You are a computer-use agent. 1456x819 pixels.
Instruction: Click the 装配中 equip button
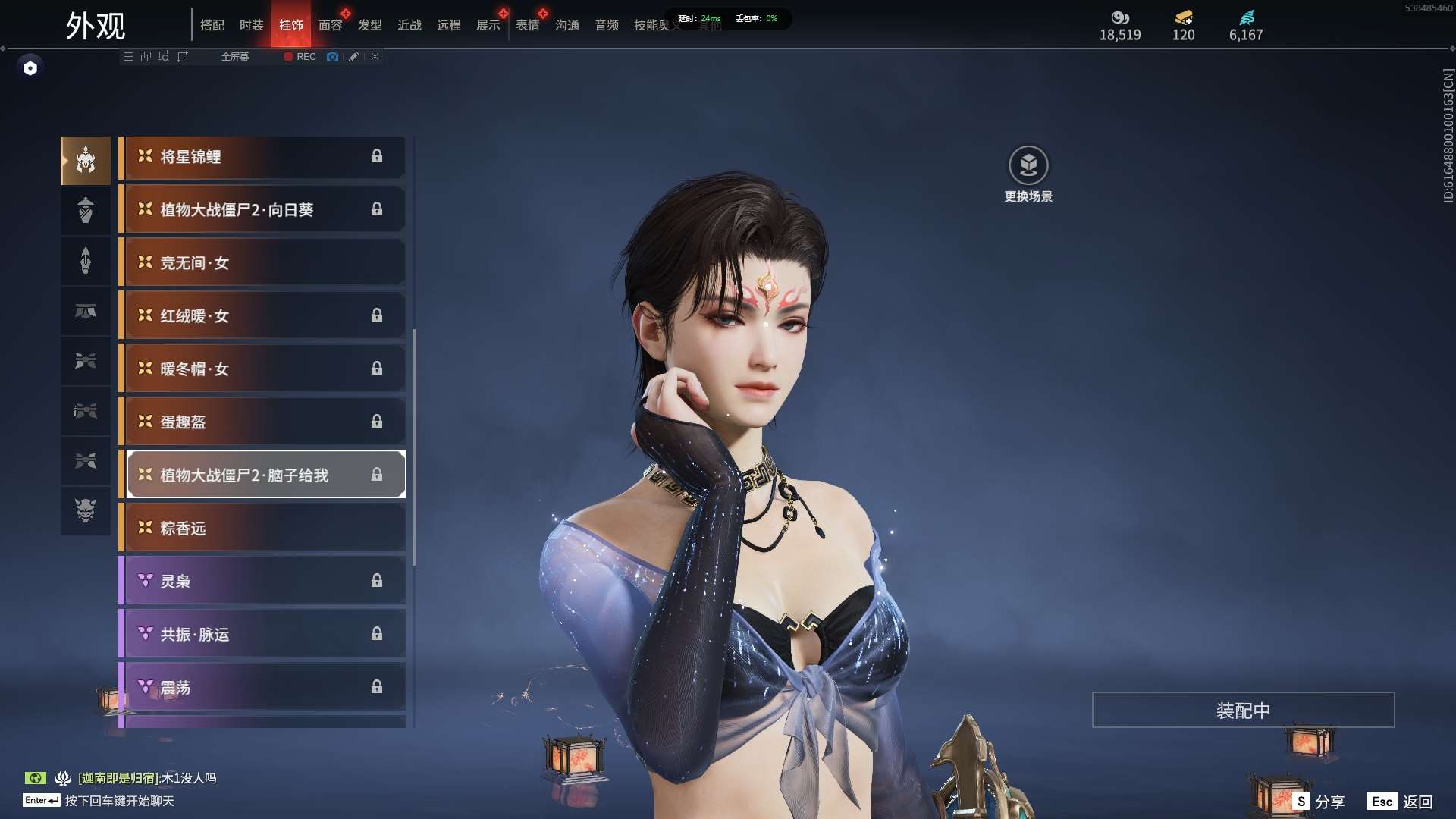(1243, 710)
